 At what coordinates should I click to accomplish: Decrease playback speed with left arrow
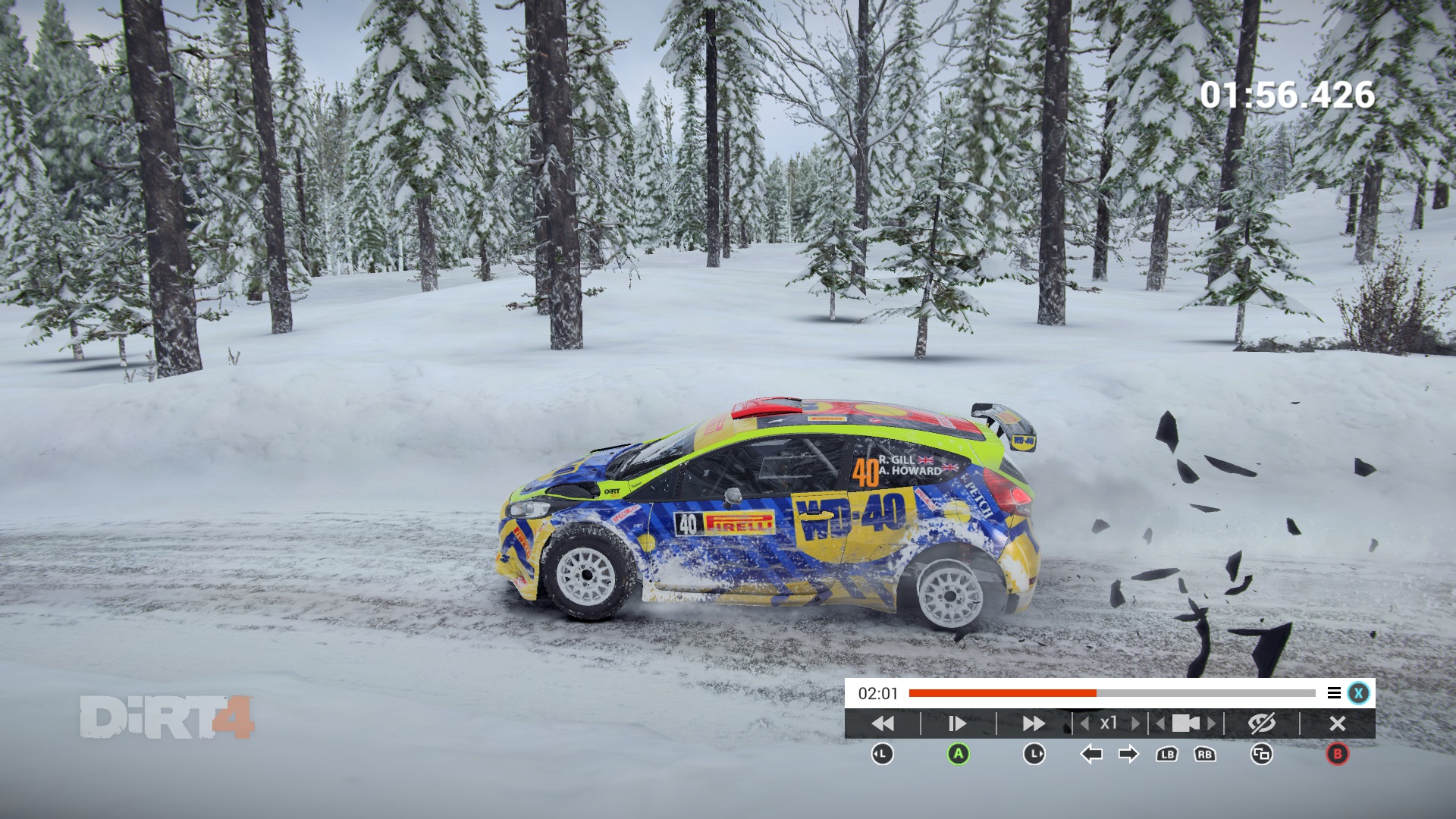(1085, 723)
